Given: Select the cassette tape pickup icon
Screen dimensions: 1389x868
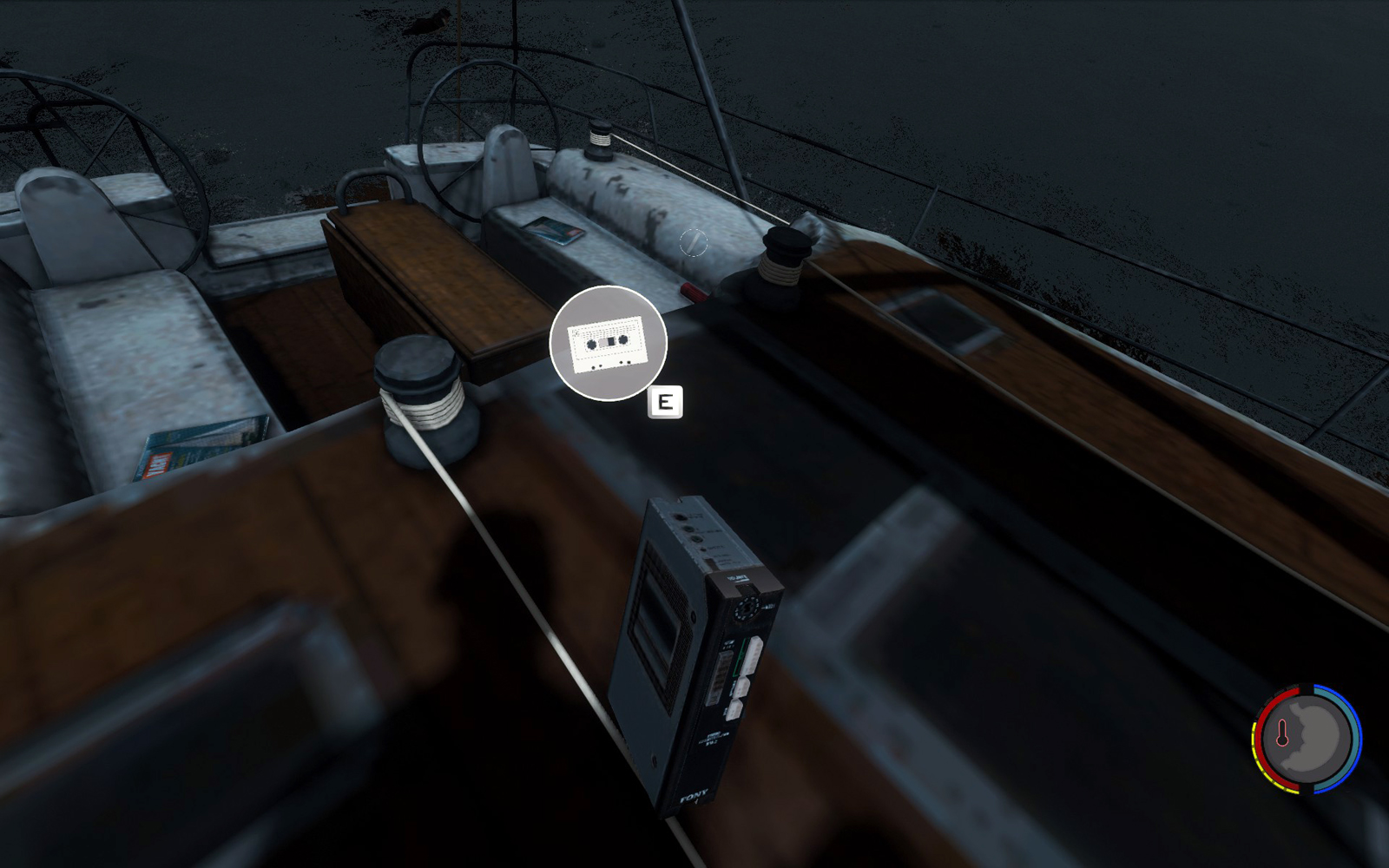Looking at the screenshot, I should coord(608,343).
